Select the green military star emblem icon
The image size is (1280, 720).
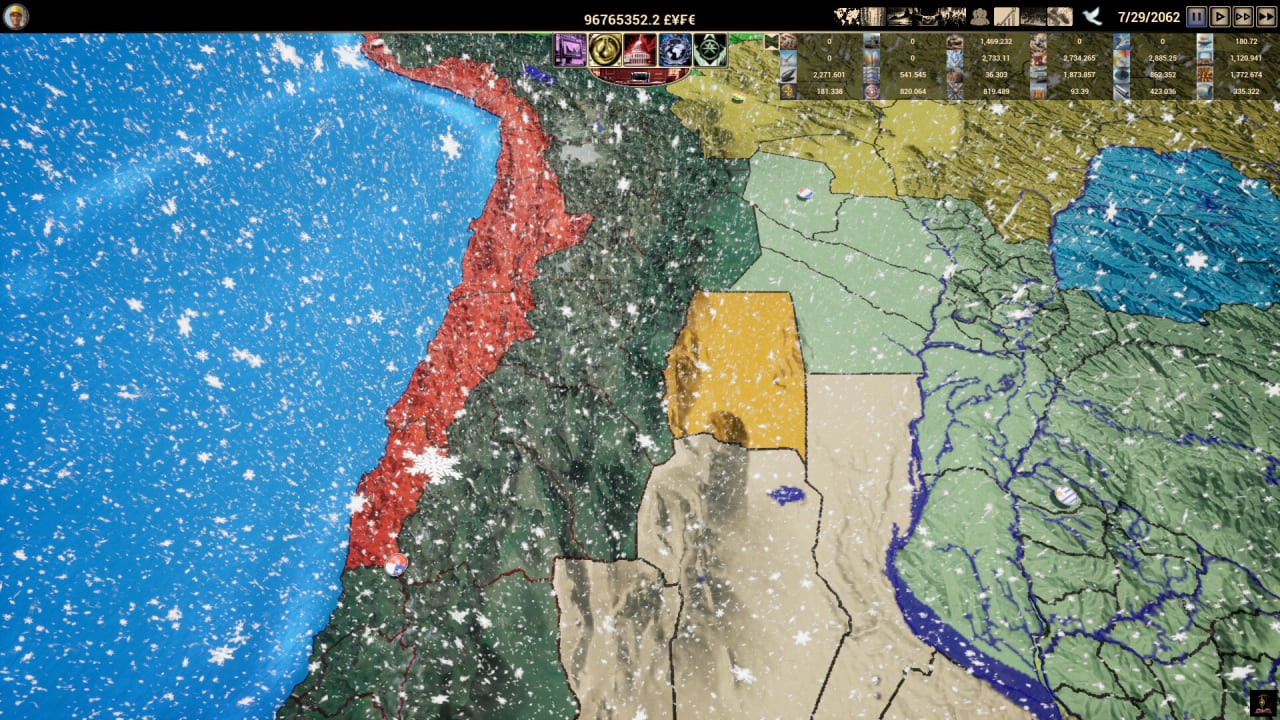click(710, 49)
